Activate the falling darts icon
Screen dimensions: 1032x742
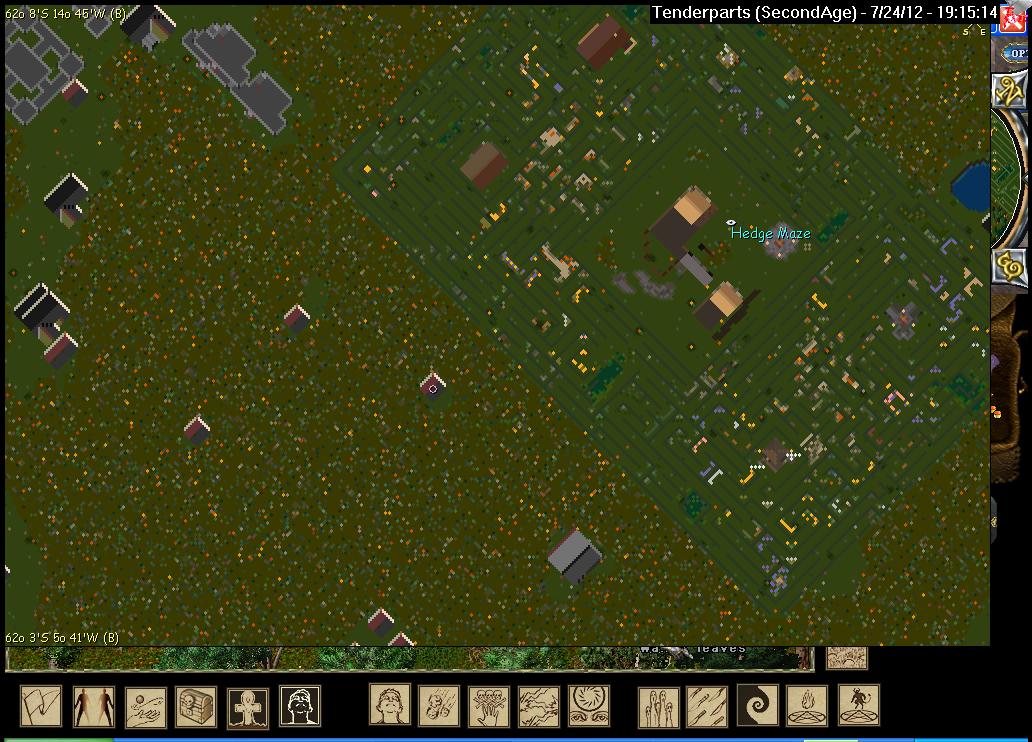(x=708, y=706)
